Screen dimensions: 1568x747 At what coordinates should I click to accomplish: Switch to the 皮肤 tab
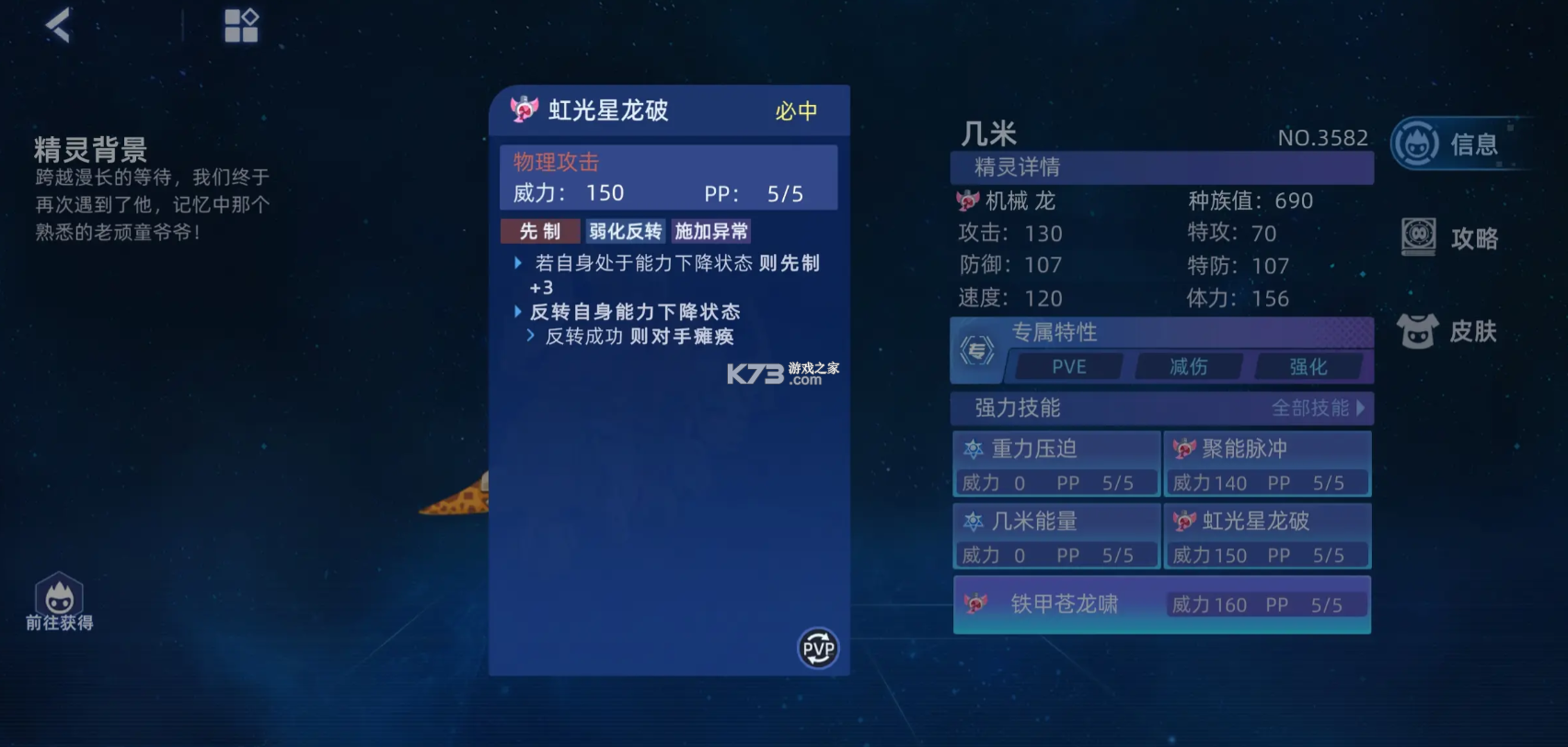[x=1472, y=331]
